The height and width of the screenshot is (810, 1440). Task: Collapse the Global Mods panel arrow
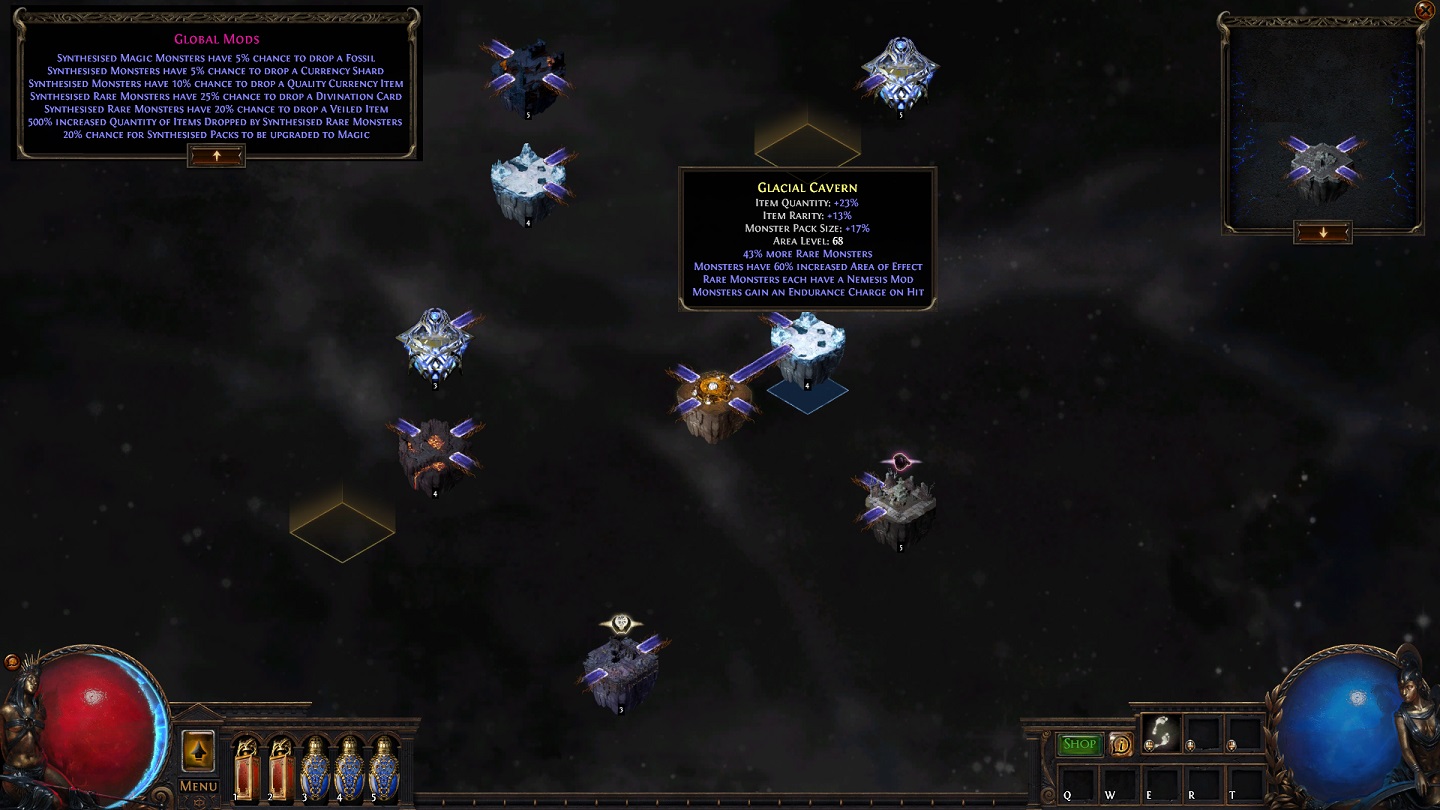(x=216, y=156)
